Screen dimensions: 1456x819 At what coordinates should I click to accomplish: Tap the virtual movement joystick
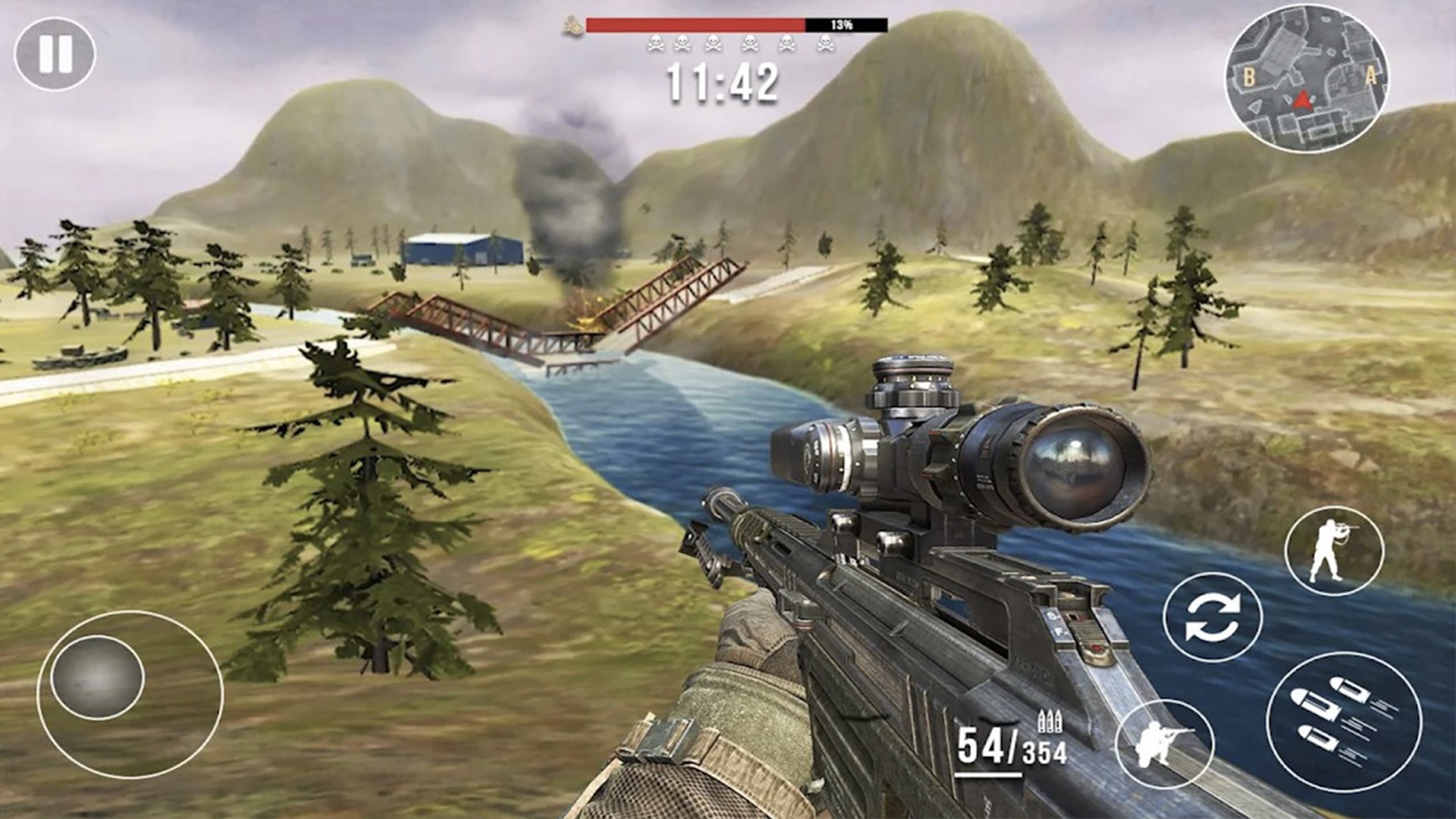[x=98, y=677]
